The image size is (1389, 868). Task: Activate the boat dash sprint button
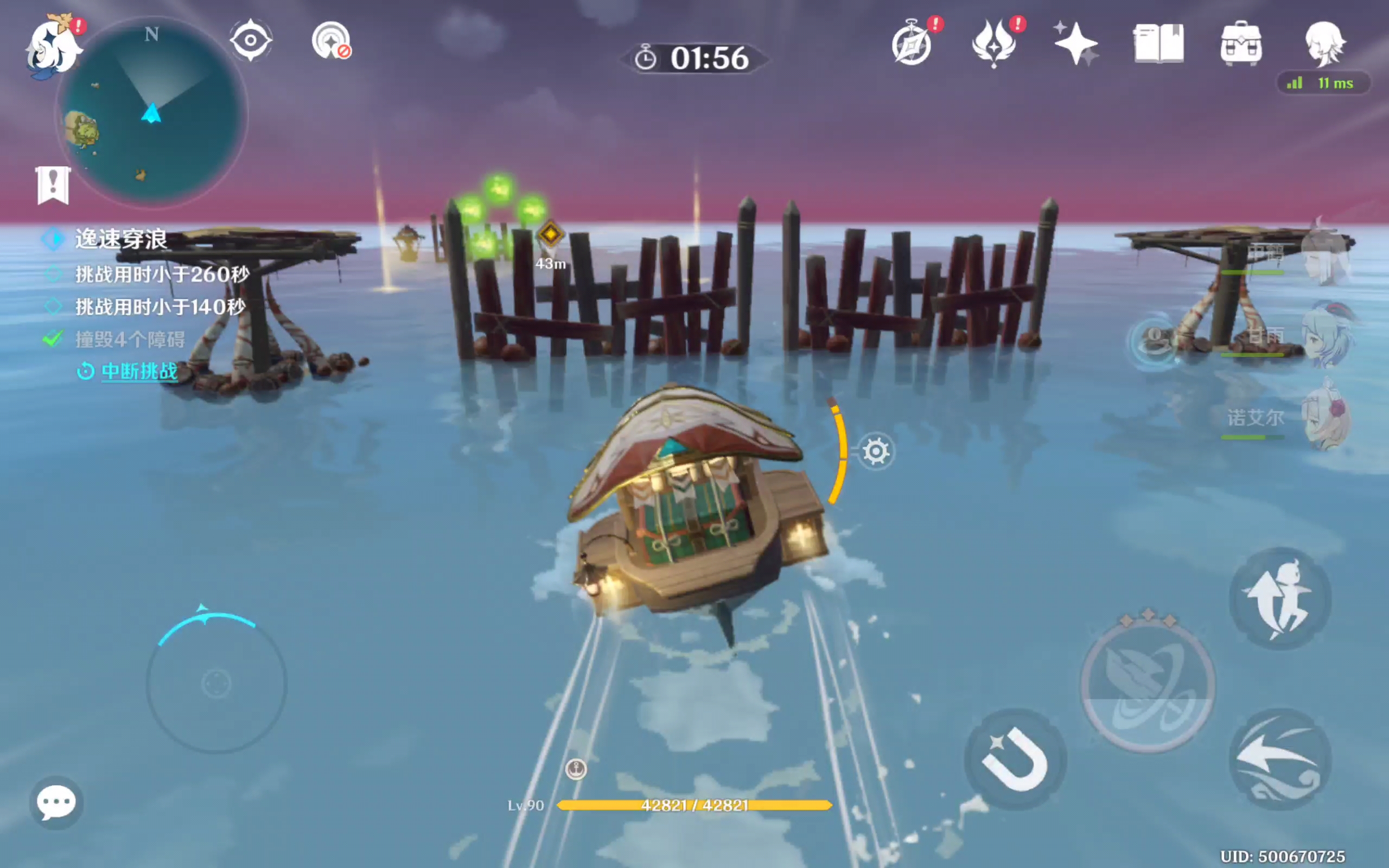tap(1280, 759)
